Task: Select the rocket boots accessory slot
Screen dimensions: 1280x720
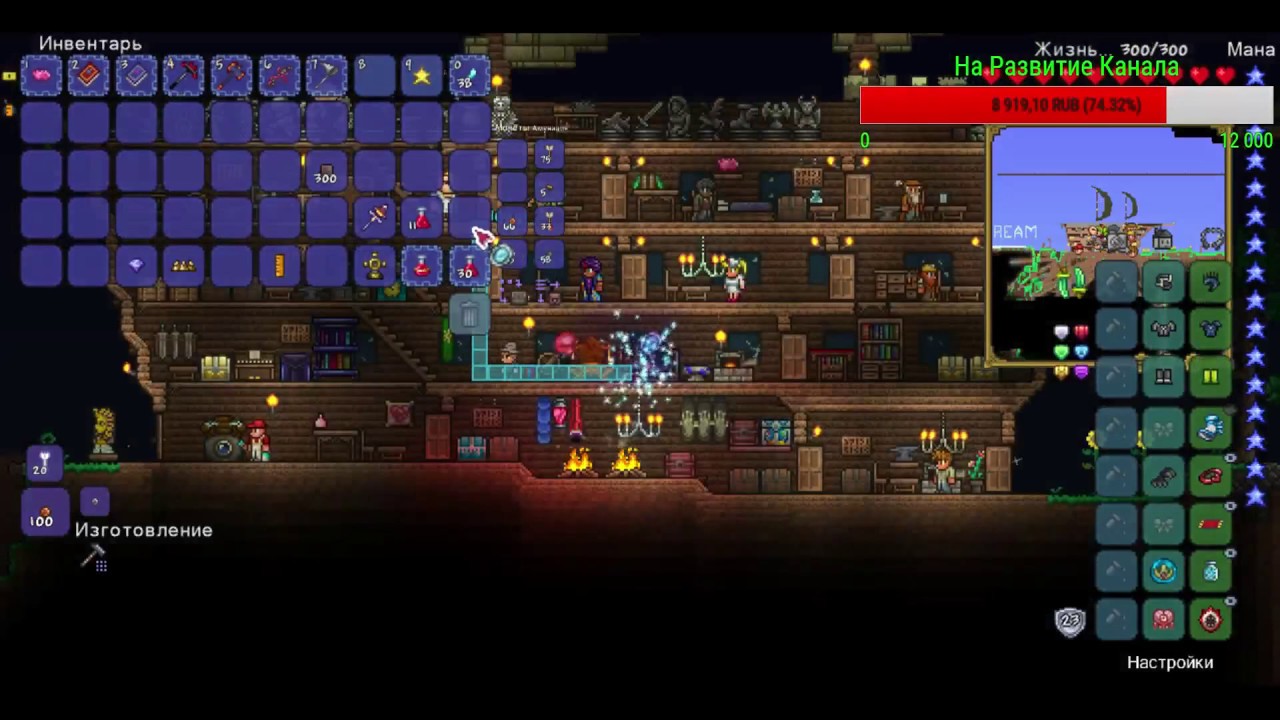Action: coord(1211,428)
